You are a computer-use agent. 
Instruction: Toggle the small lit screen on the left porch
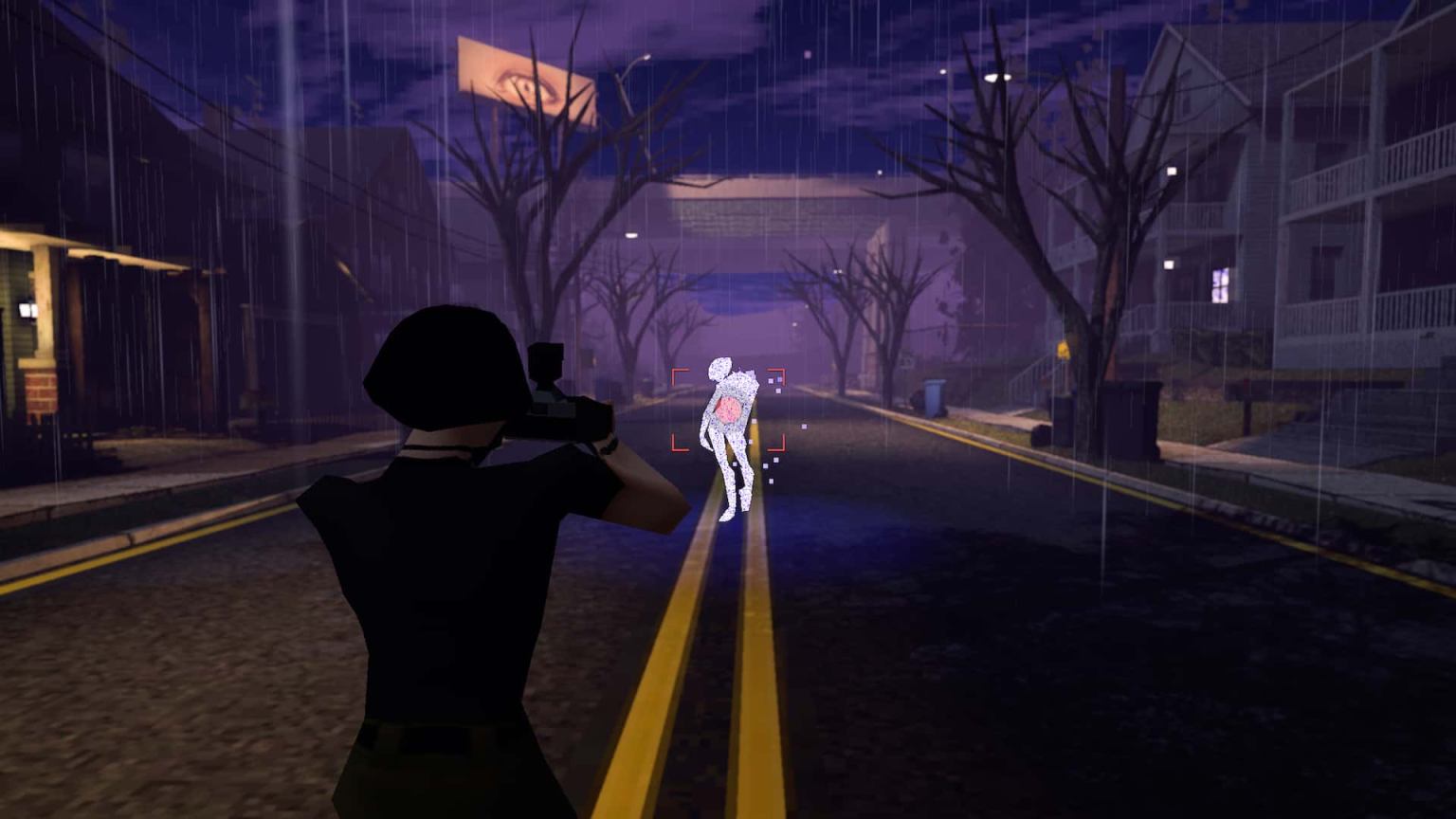click(28, 310)
